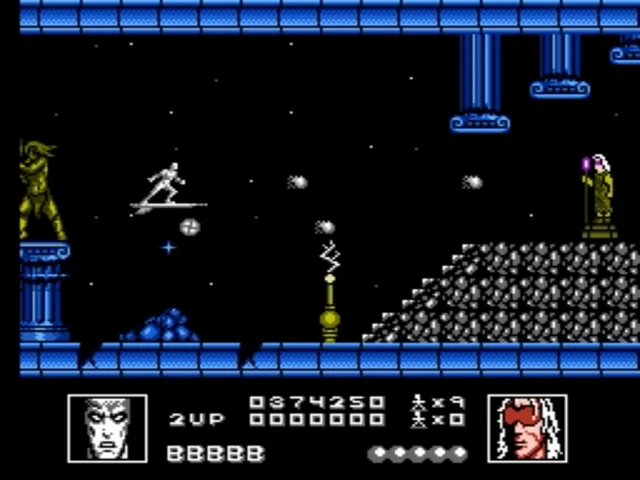This screenshot has width=640, height=480.
Task: Click the Silver Surfer face portrait
Action: [107, 428]
